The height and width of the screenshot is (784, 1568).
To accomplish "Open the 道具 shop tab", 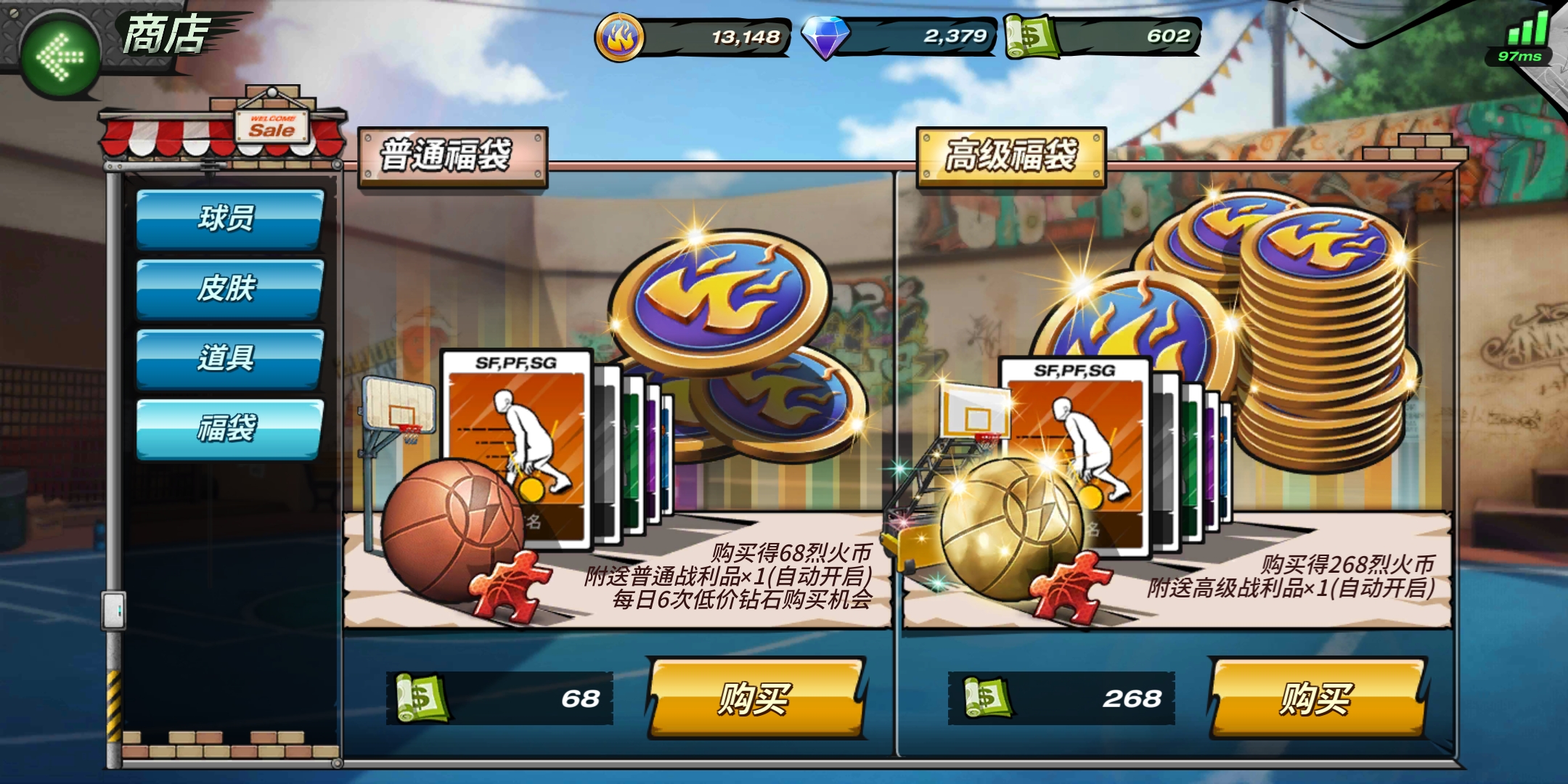I will [228, 357].
